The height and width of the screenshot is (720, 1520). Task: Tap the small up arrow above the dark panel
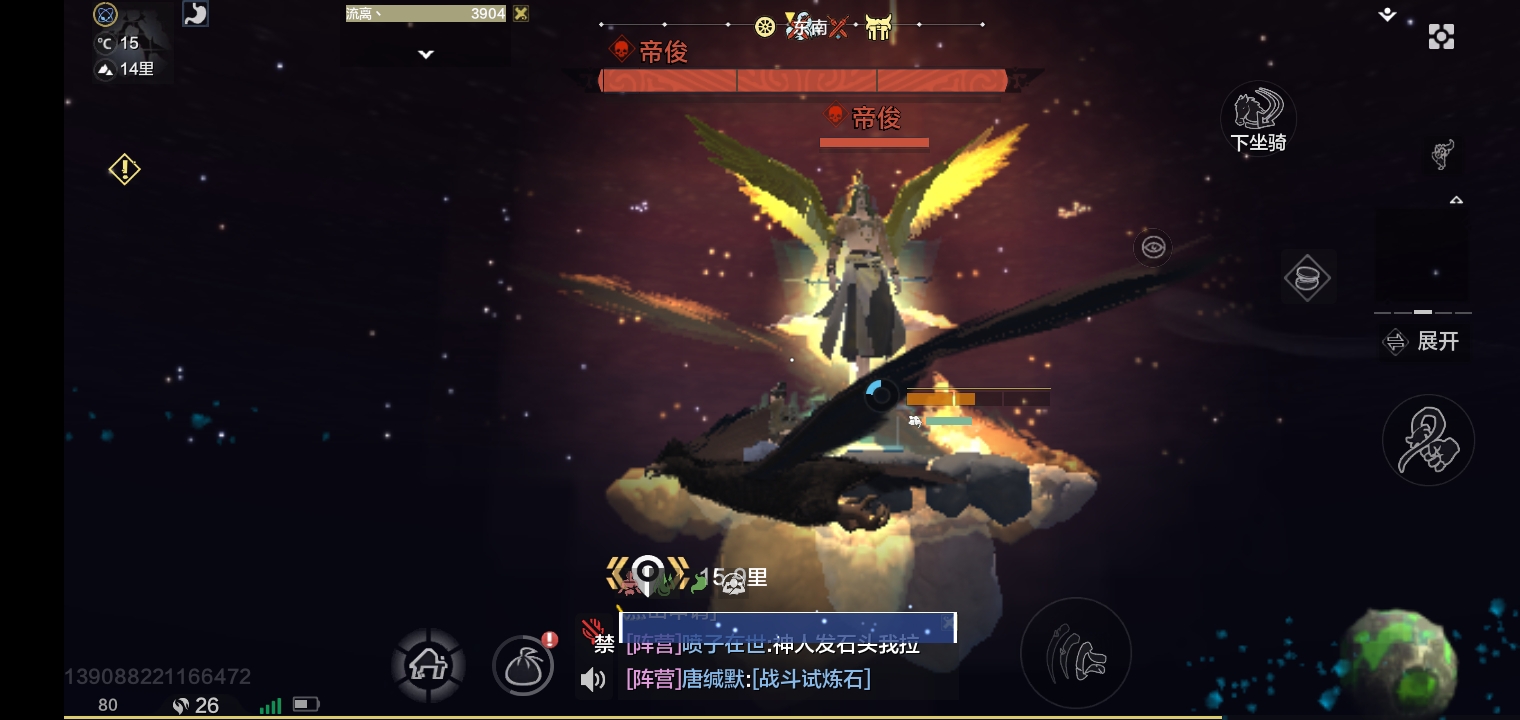pyautogui.click(x=1456, y=200)
